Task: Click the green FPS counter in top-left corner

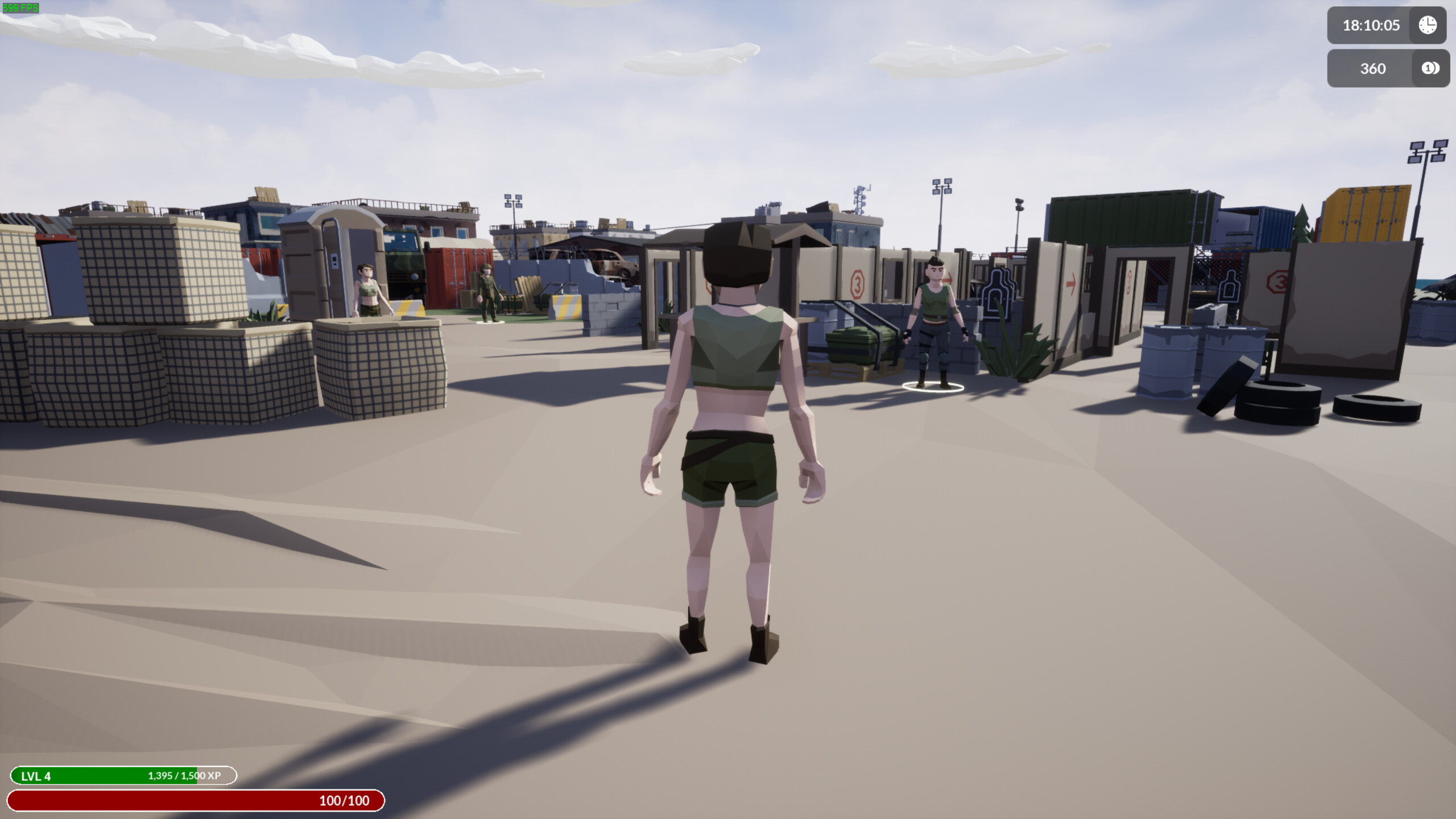Action: 21,8
